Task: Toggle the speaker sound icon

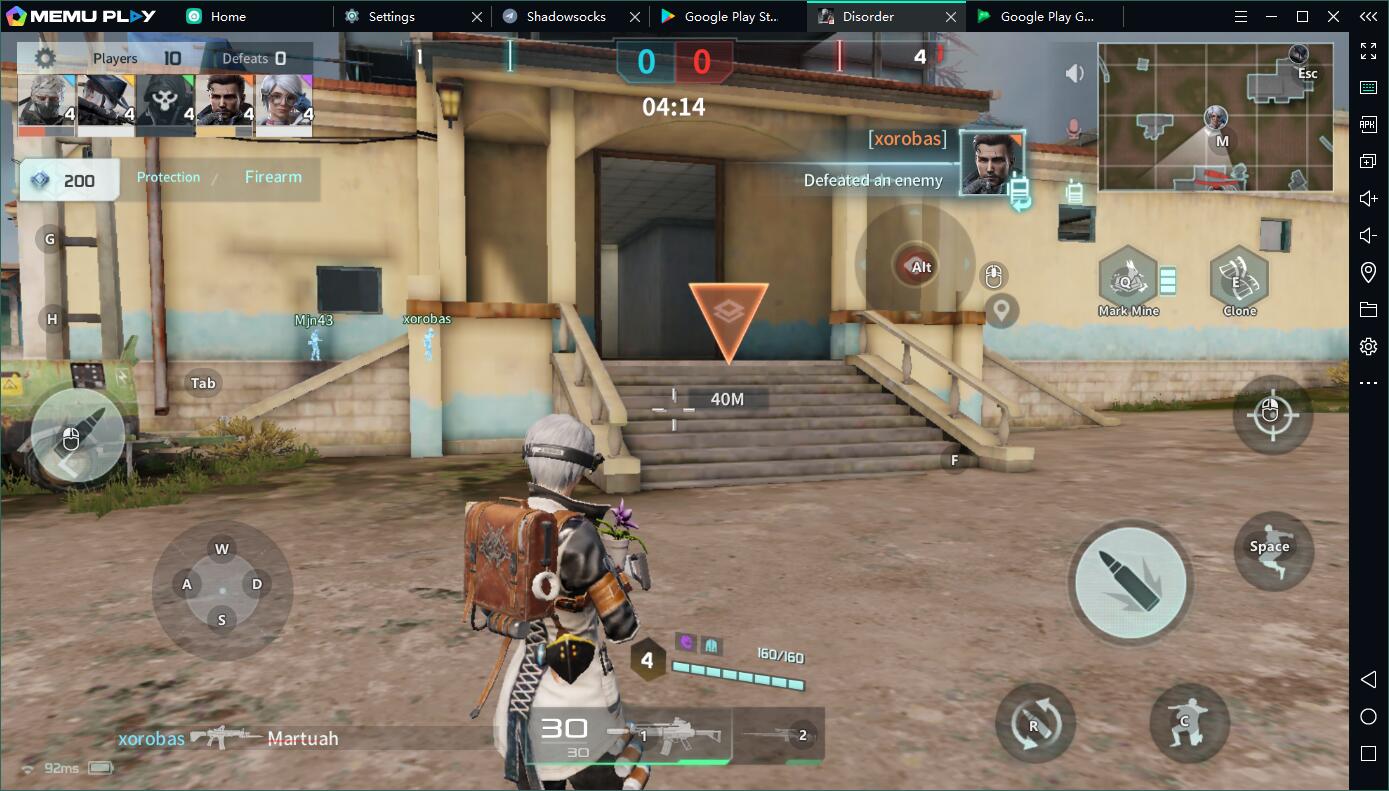Action: tap(1075, 73)
